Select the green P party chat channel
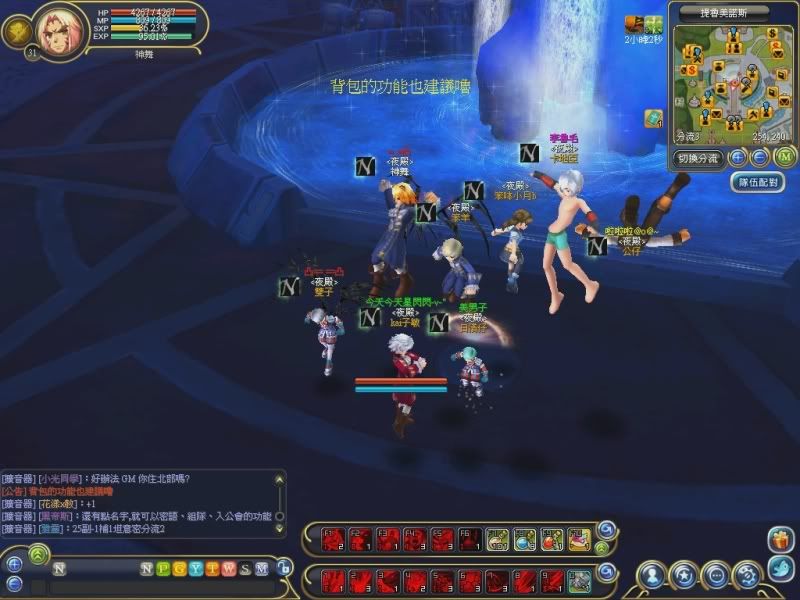Screen dimensions: 800x600 click(x=163, y=569)
